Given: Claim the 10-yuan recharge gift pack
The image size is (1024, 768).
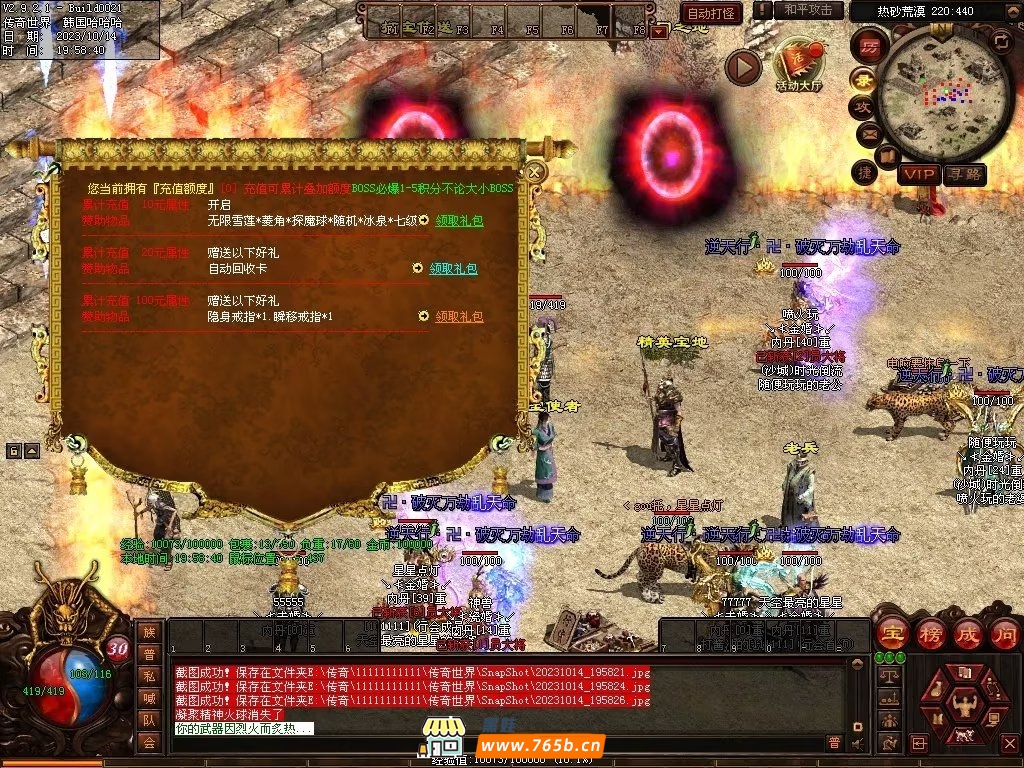Looking at the screenshot, I should 459,220.
